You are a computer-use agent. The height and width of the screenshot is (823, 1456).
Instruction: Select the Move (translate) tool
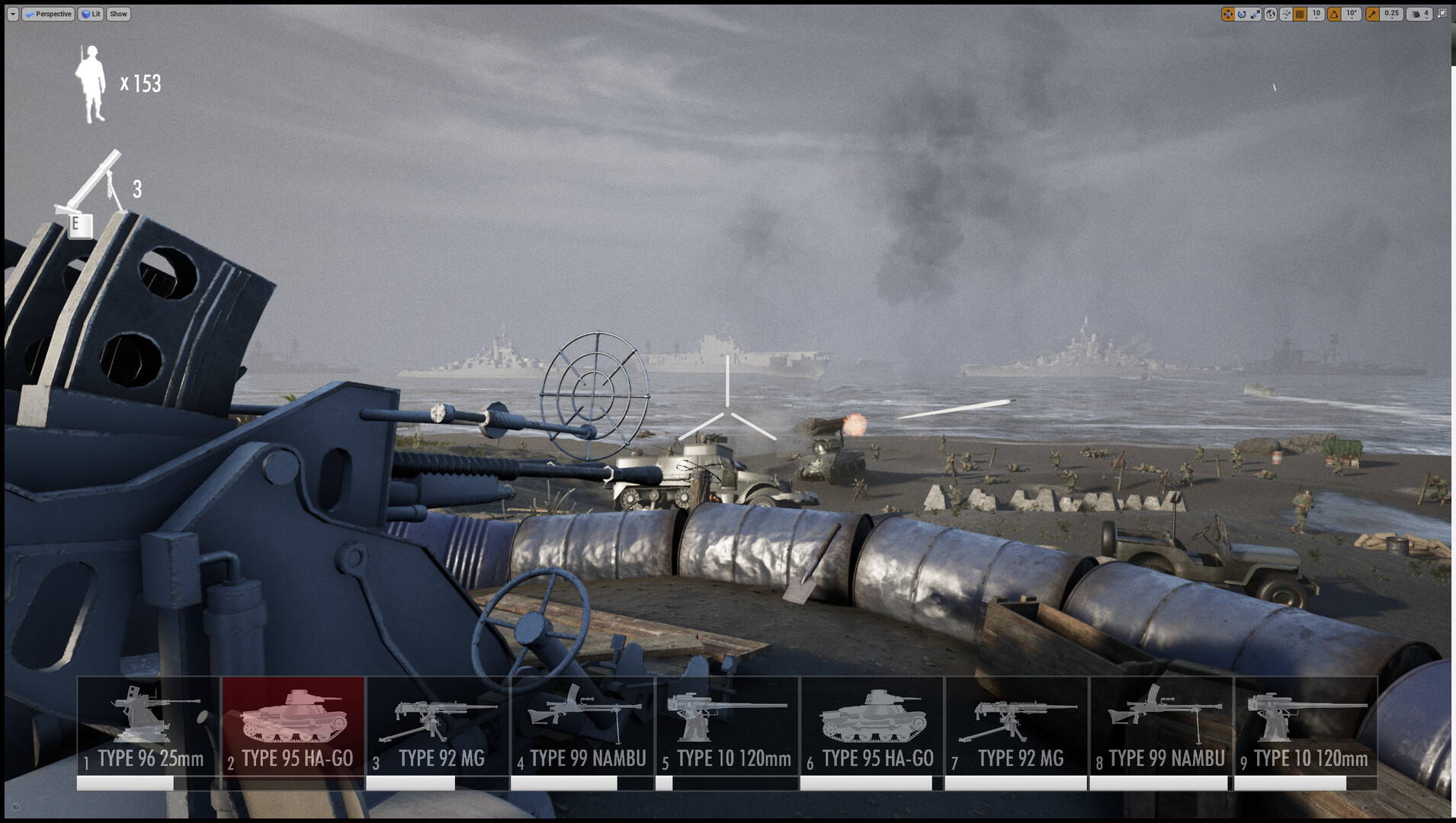[x=1227, y=14]
